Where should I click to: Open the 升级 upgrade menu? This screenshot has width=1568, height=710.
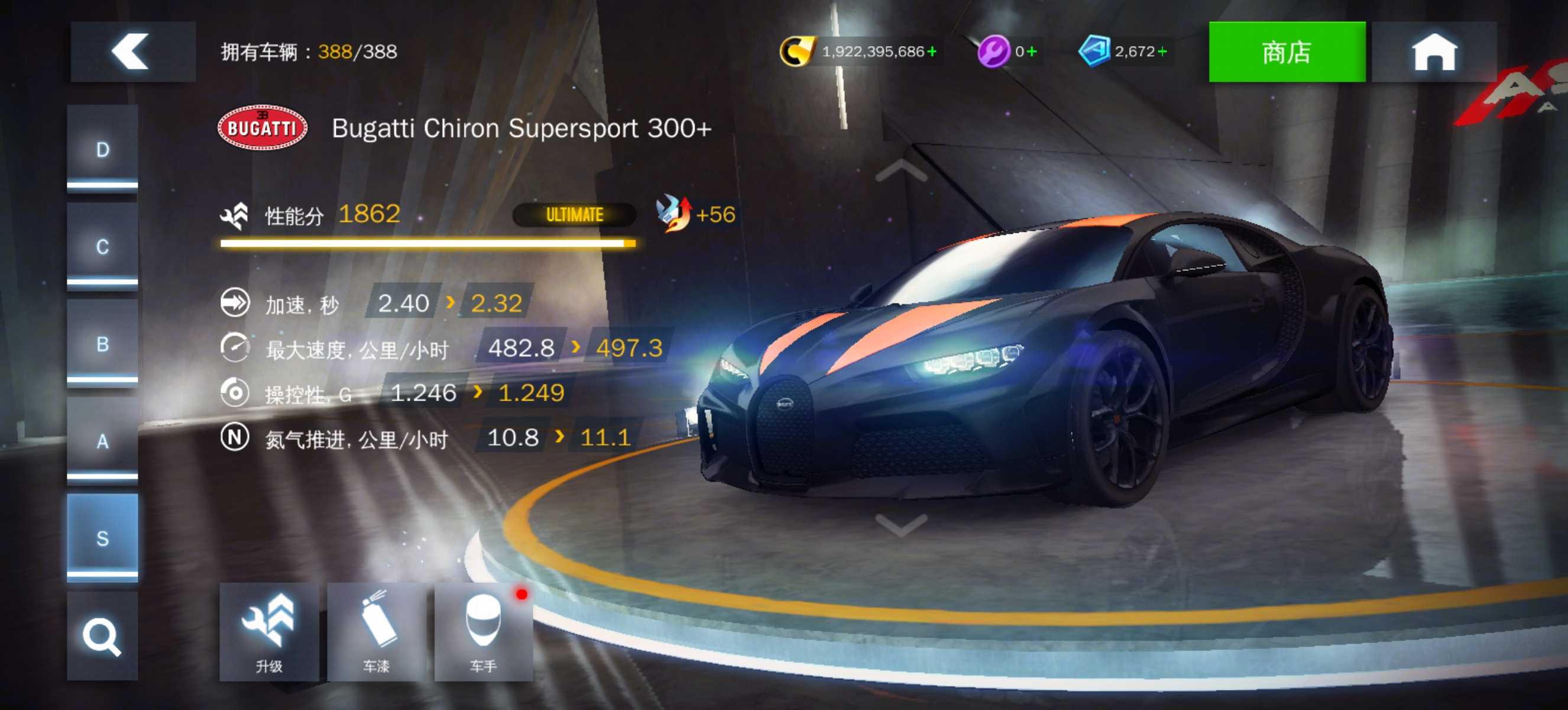268,631
